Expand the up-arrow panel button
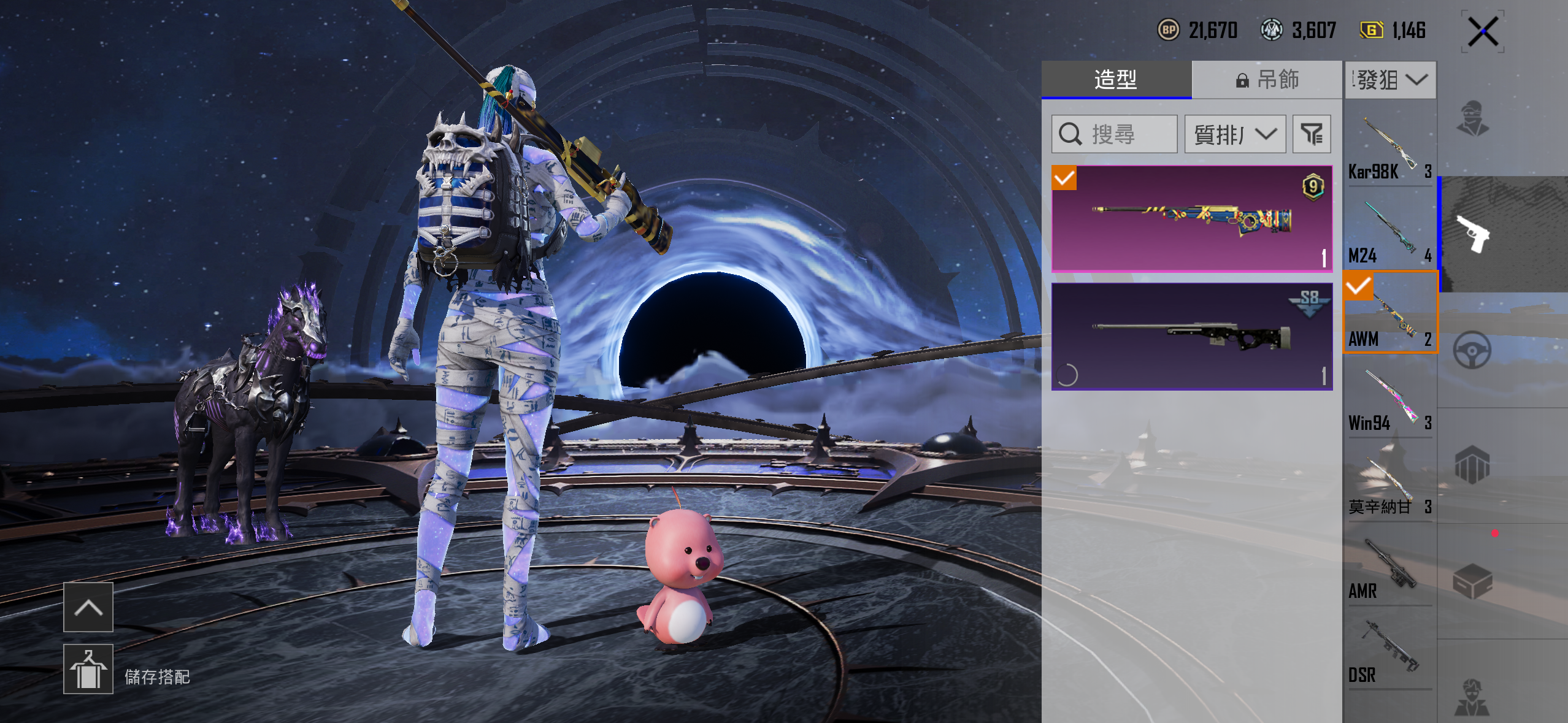The image size is (1568, 723). coord(88,607)
